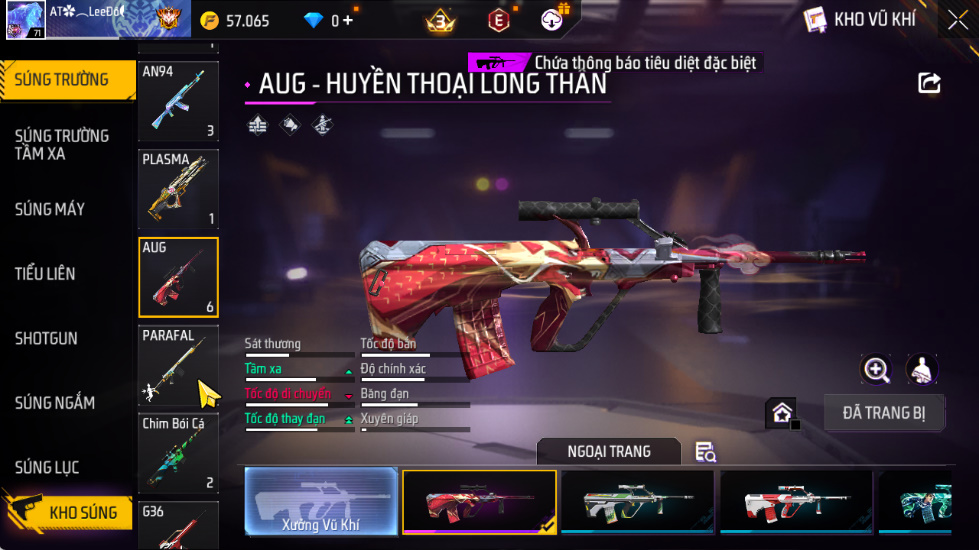Open the NGOẠI TRANG tab

608,452
